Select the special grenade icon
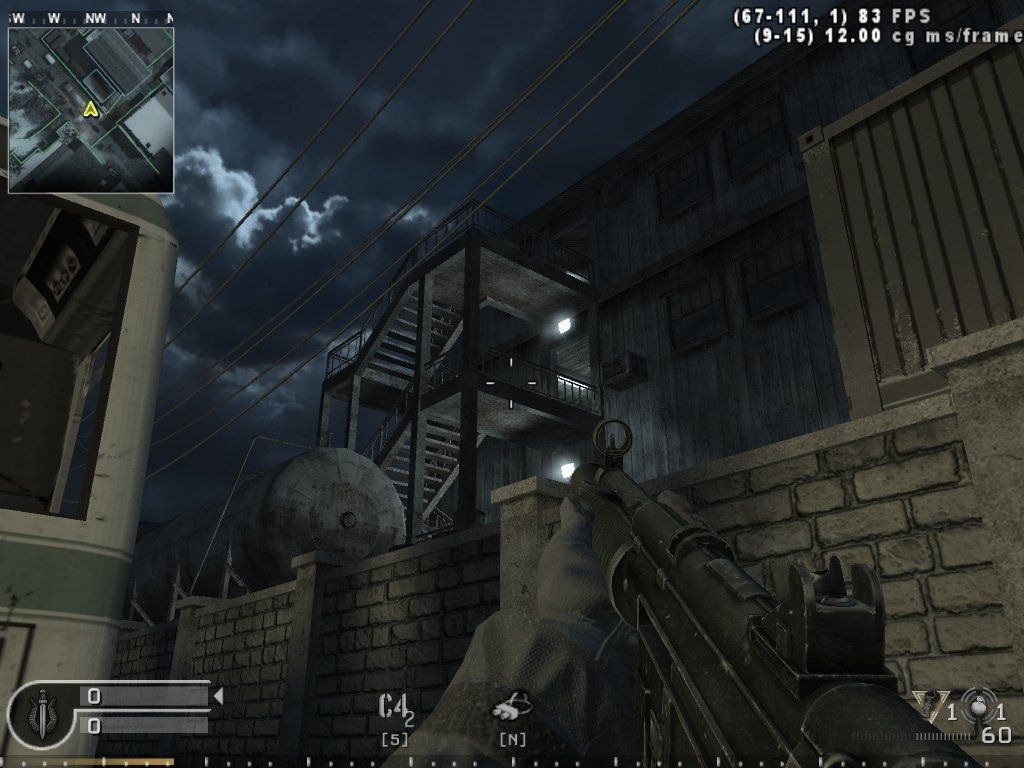The height and width of the screenshot is (768, 1024). 932,708
